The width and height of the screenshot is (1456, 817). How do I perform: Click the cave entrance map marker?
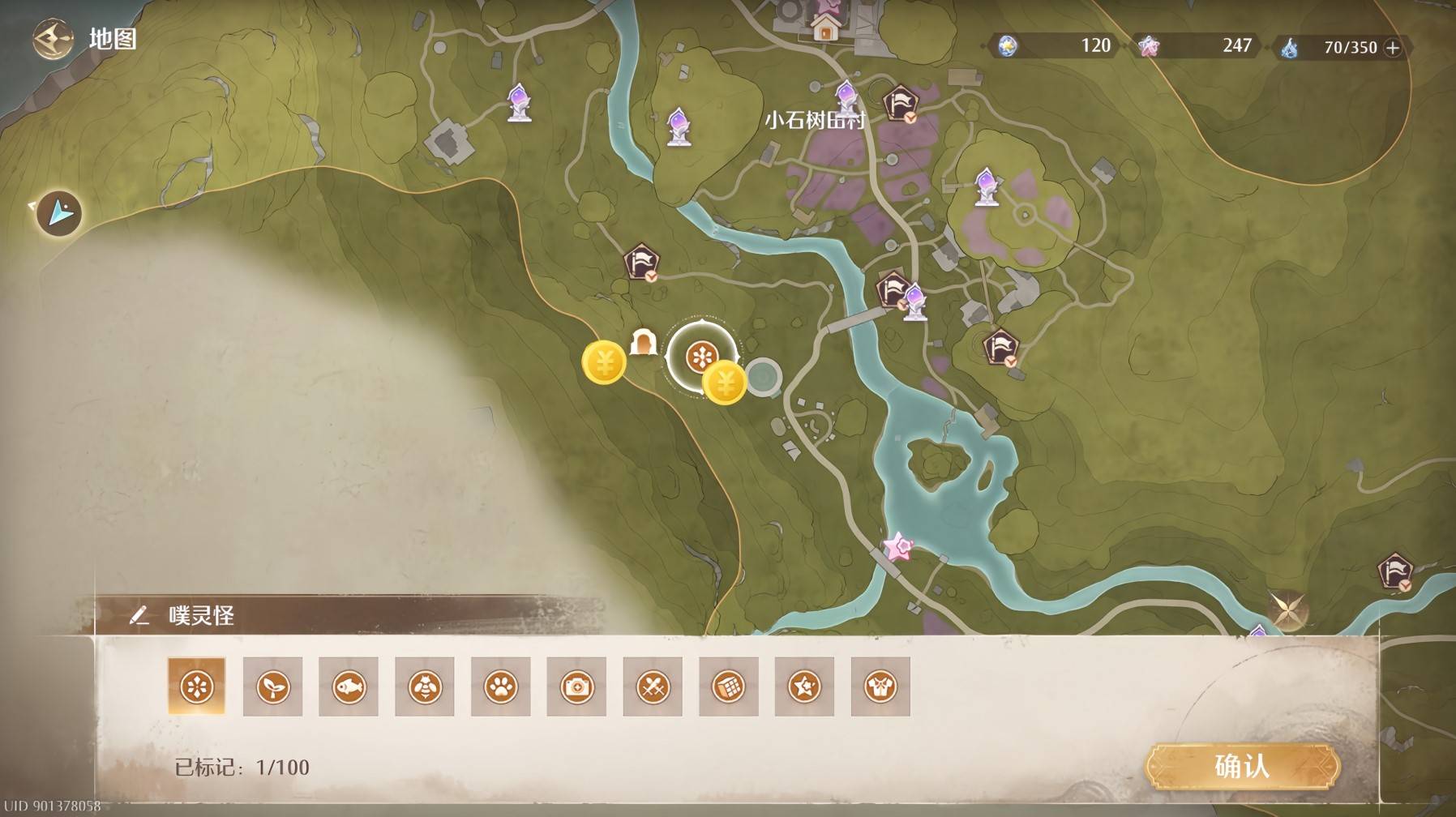tap(643, 342)
